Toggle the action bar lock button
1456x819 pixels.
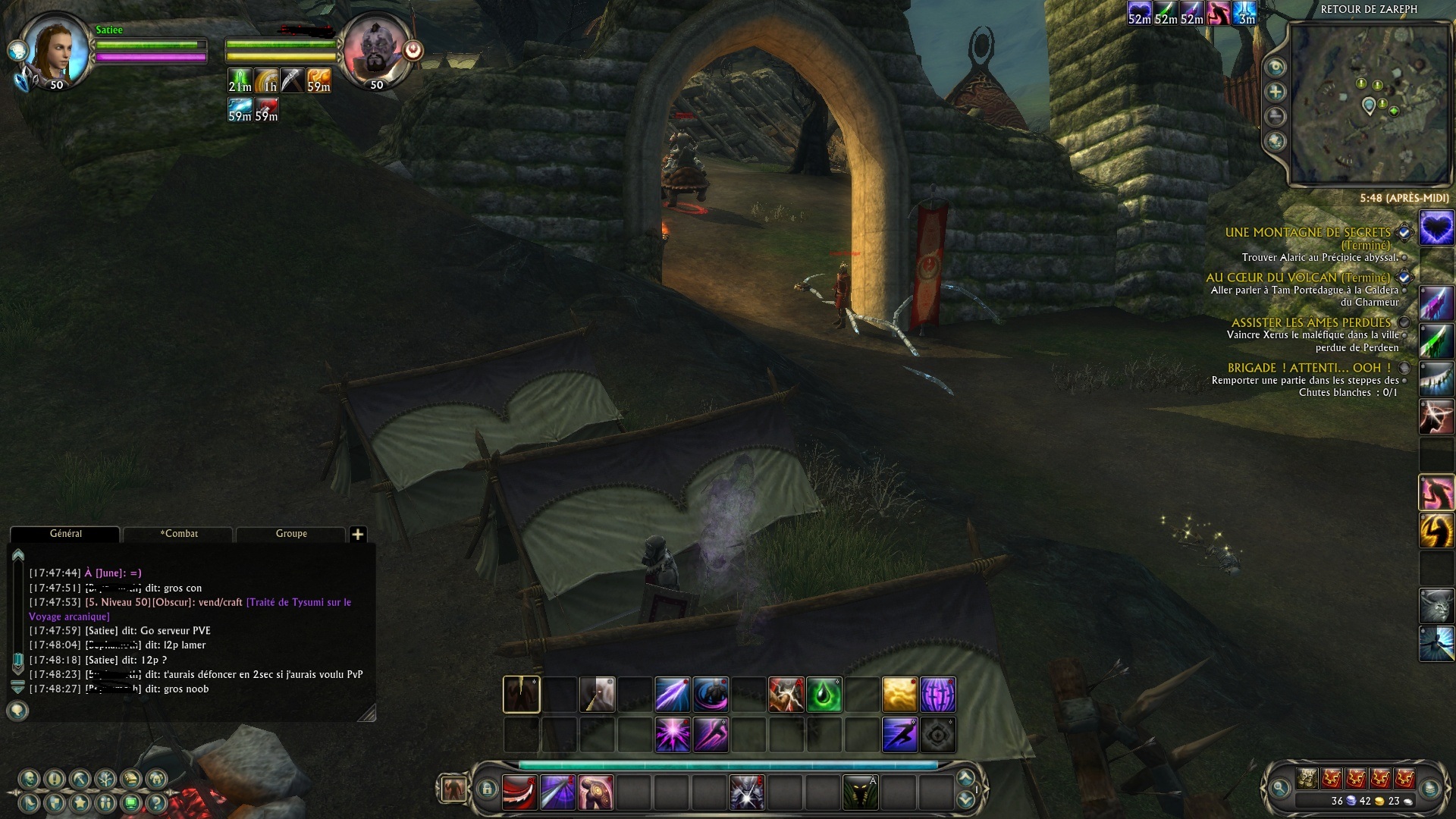click(487, 789)
